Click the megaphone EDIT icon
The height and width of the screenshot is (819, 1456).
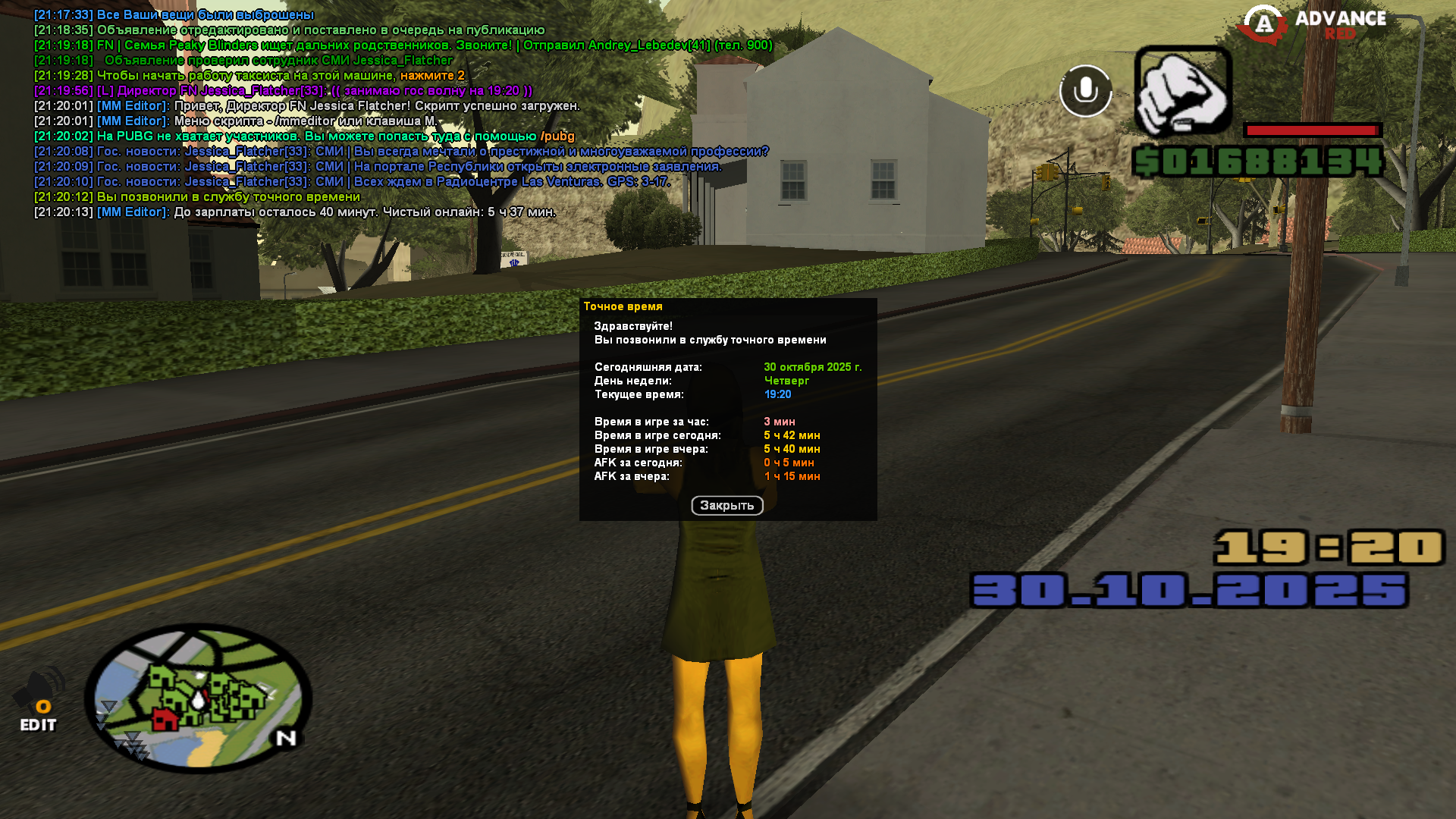[x=39, y=703]
